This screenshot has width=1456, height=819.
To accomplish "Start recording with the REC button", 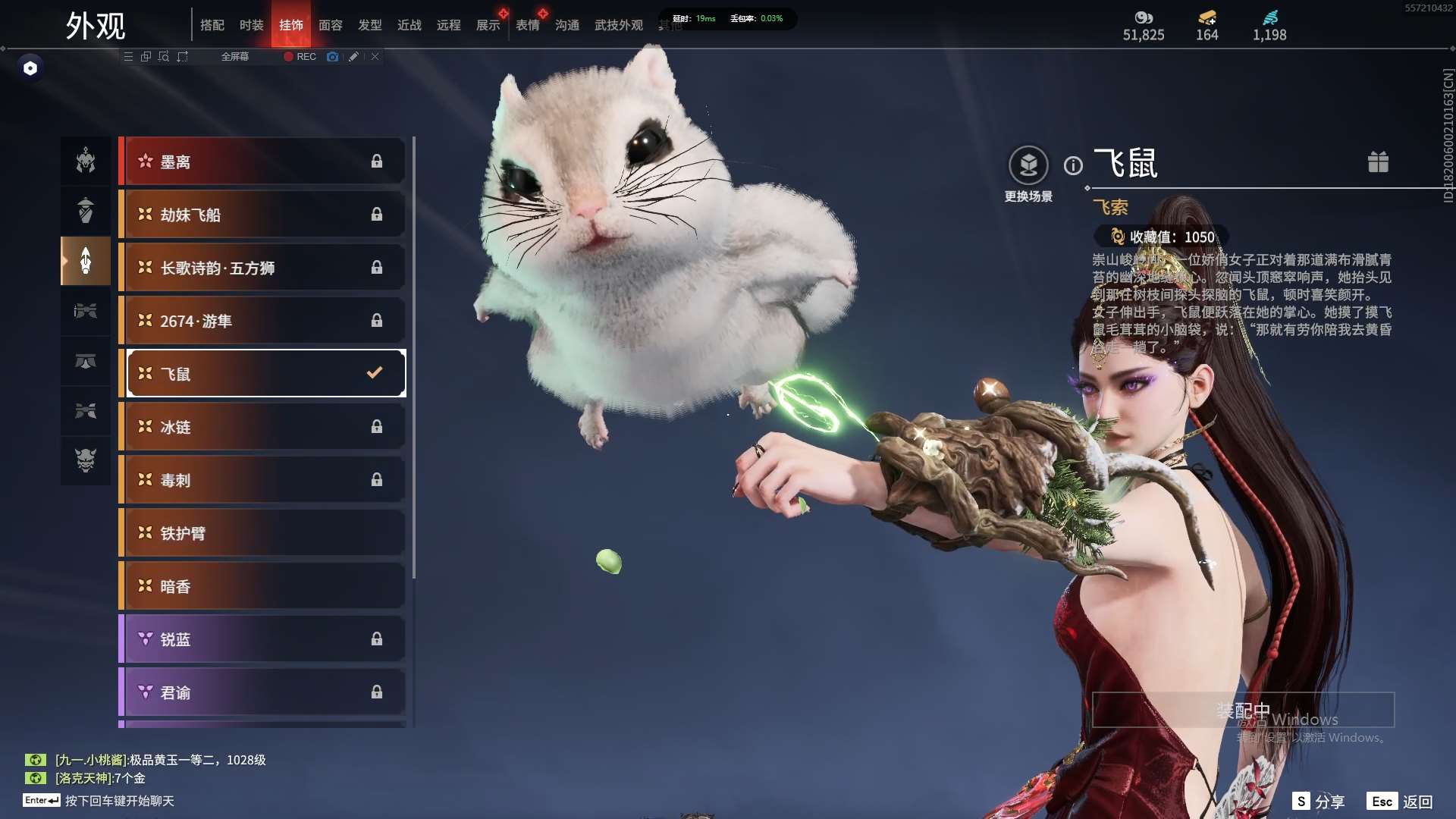I will click(x=300, y=57).
